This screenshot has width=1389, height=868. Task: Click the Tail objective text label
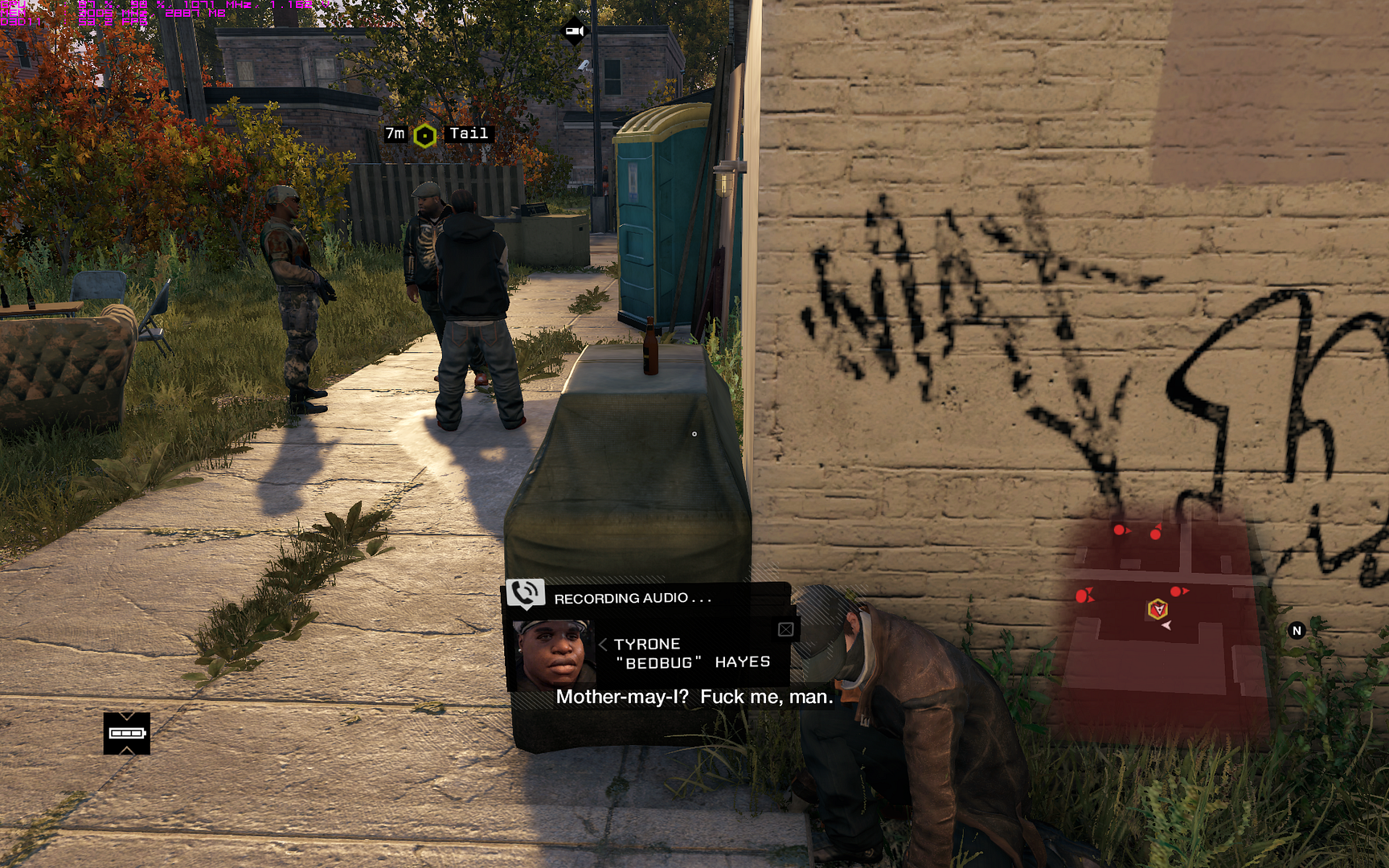[x=471, y=133]
